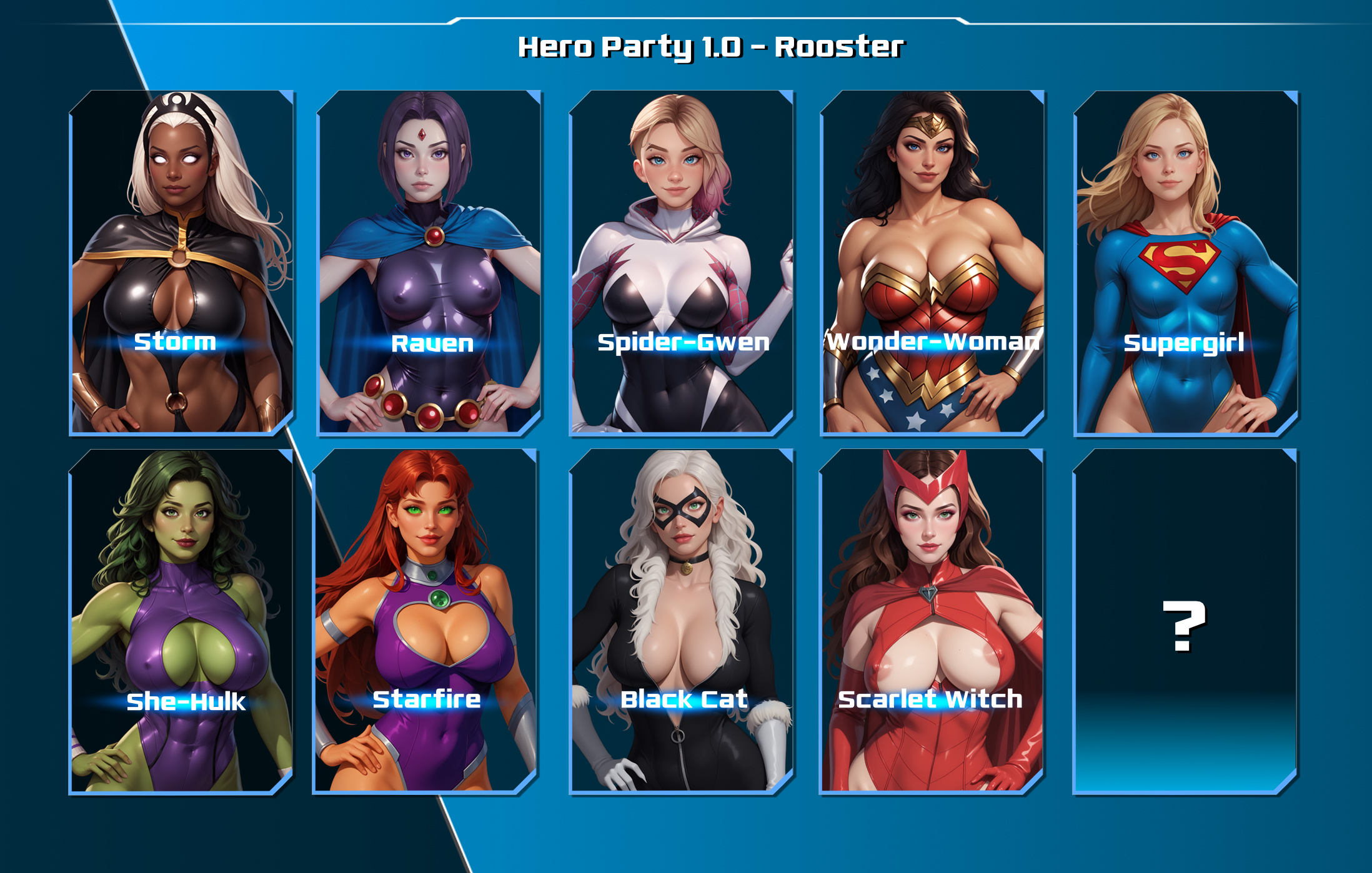Select the Storm character card
The image size is (1372, 873).
coord(181,262)
